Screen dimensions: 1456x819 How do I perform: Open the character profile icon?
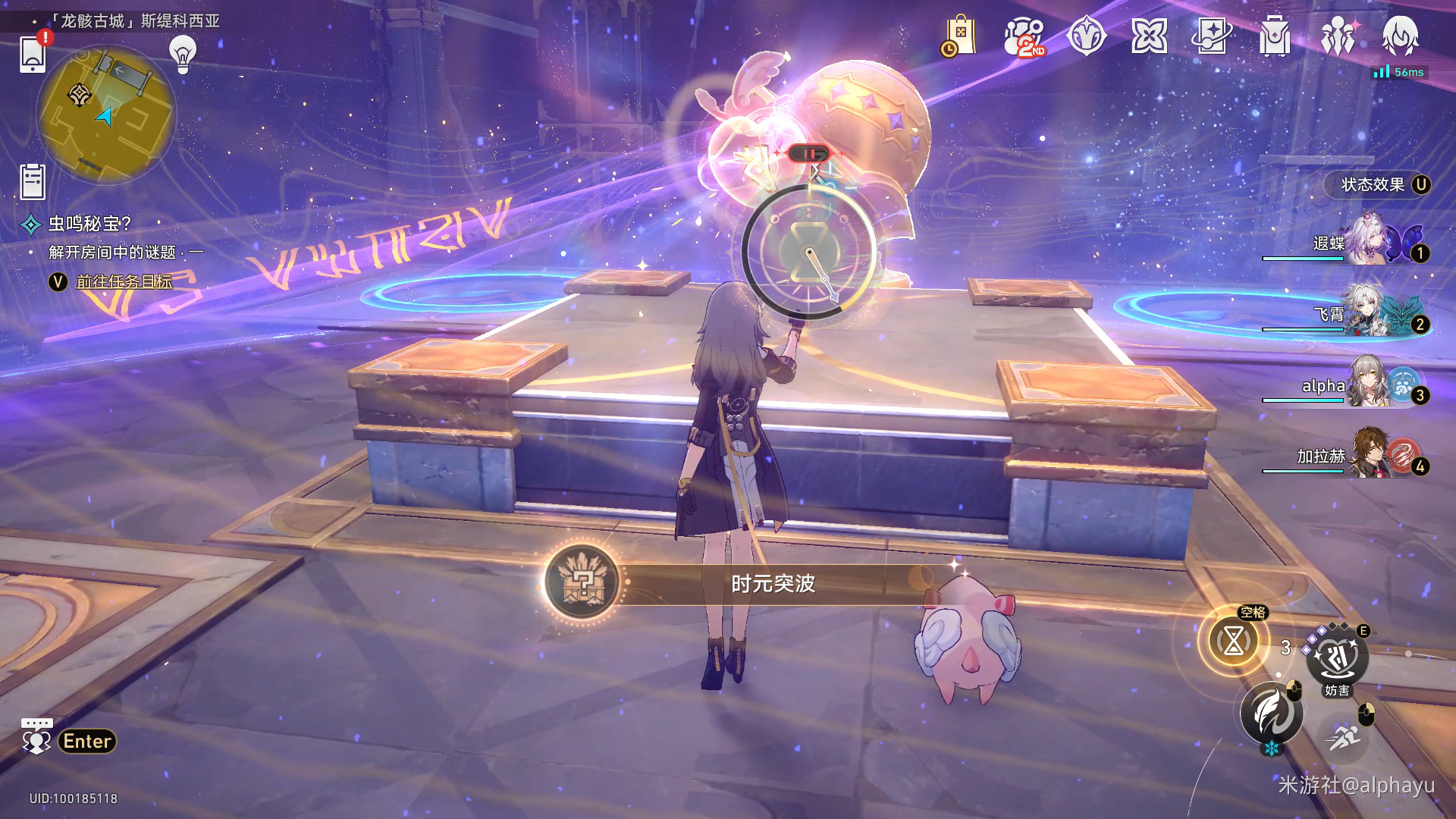click(1400, 36)
